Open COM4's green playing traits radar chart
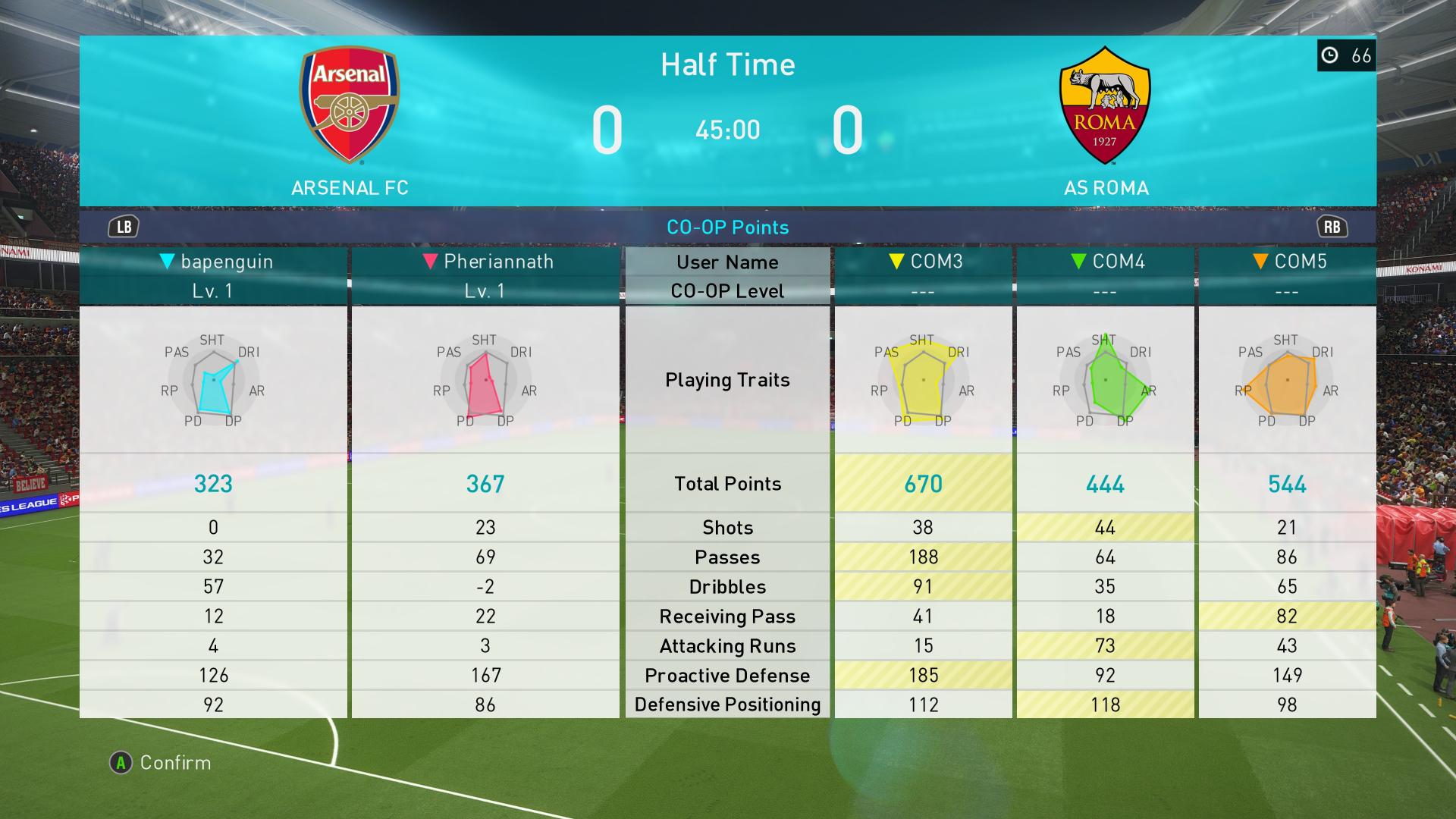 click(x=1106, y=381)
